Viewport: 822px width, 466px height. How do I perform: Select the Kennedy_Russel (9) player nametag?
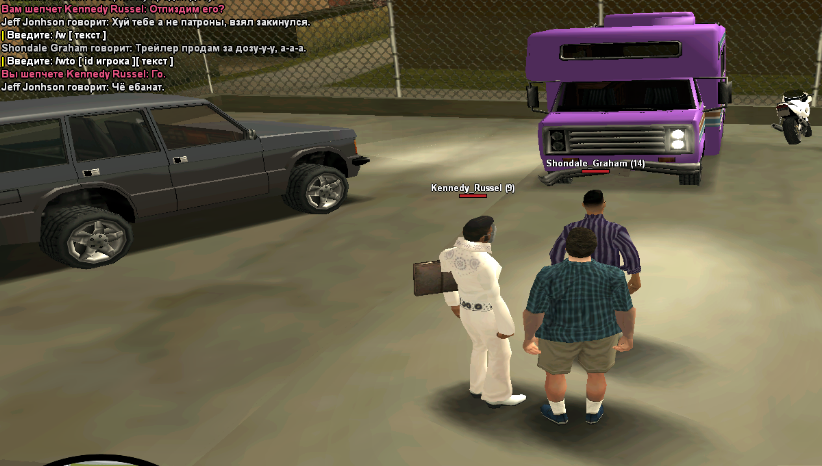pyautogui.click(x=472, y=188)
